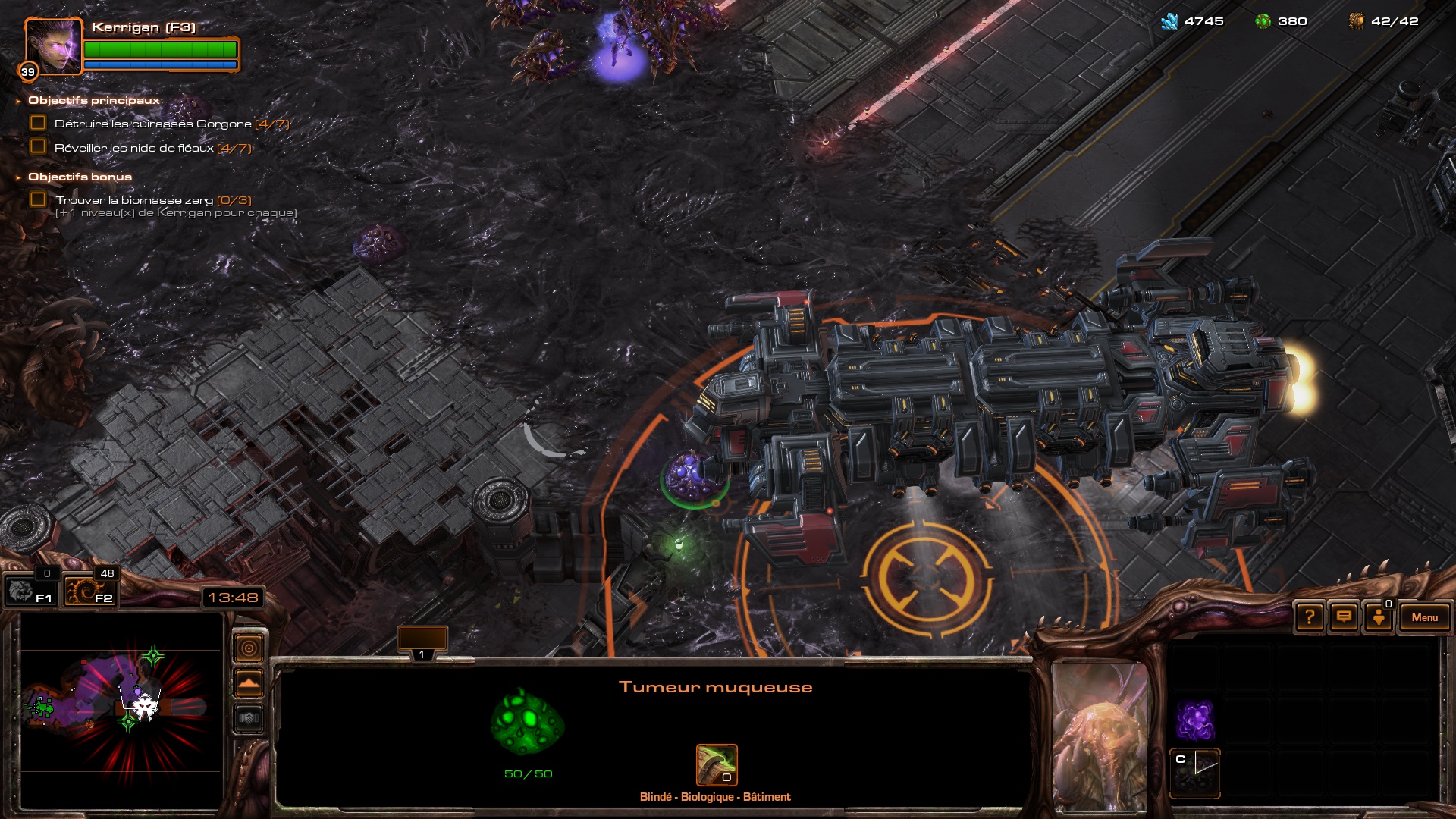This screenshot has width=1456, height=819.
Task: Select all army units with the F2 button
Action: 89,591
